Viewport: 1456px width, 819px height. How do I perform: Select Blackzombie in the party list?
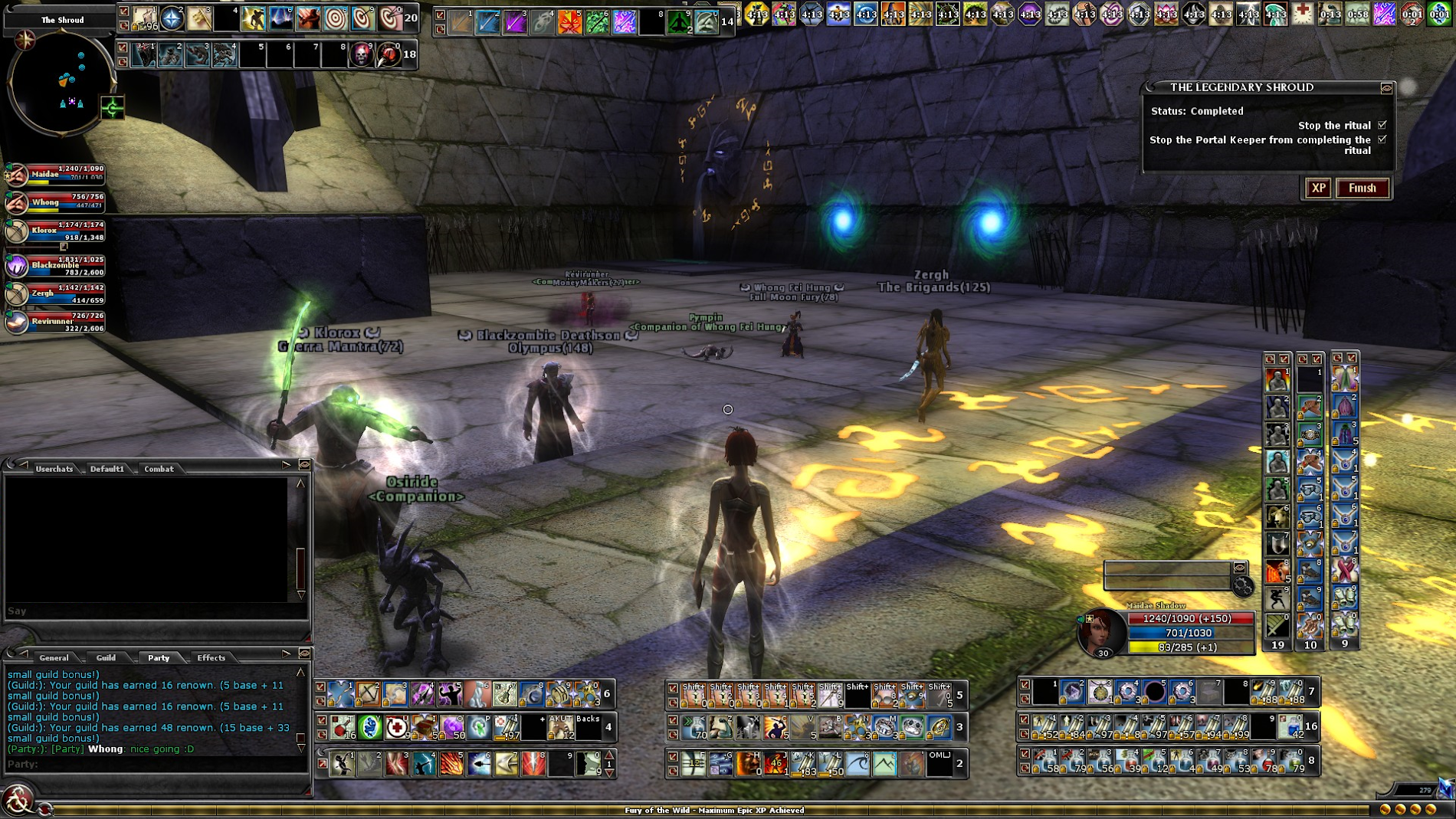tap(17, 266)
